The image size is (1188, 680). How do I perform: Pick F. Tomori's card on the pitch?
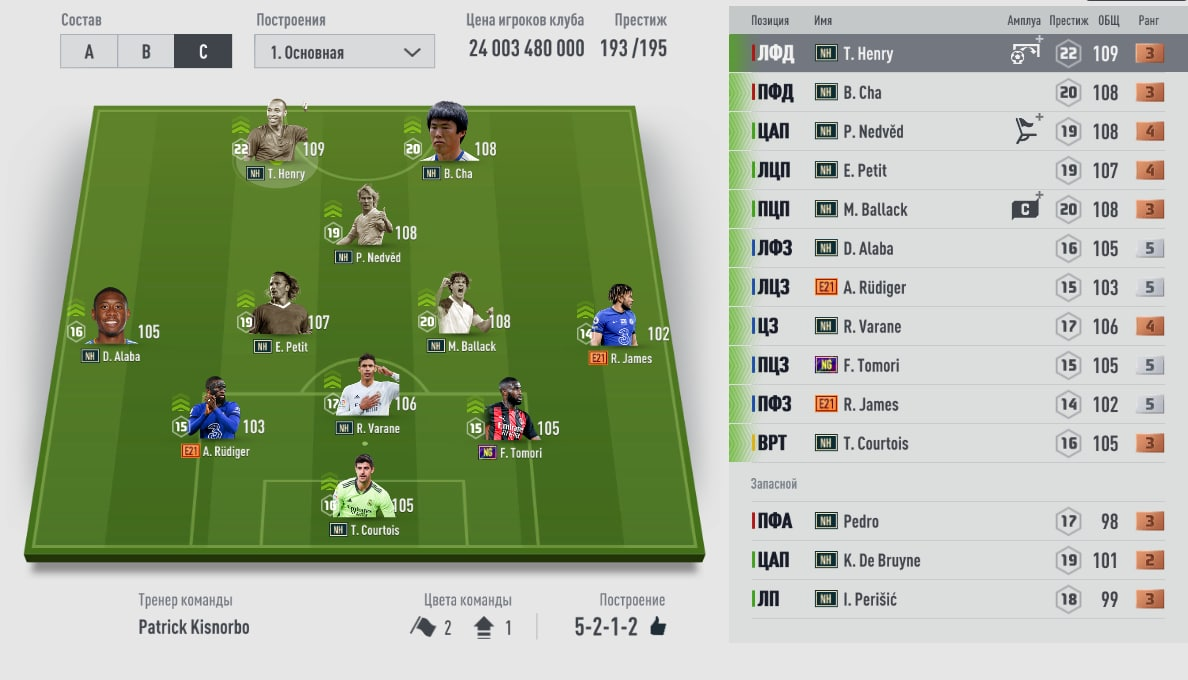(x=510, y=418)
